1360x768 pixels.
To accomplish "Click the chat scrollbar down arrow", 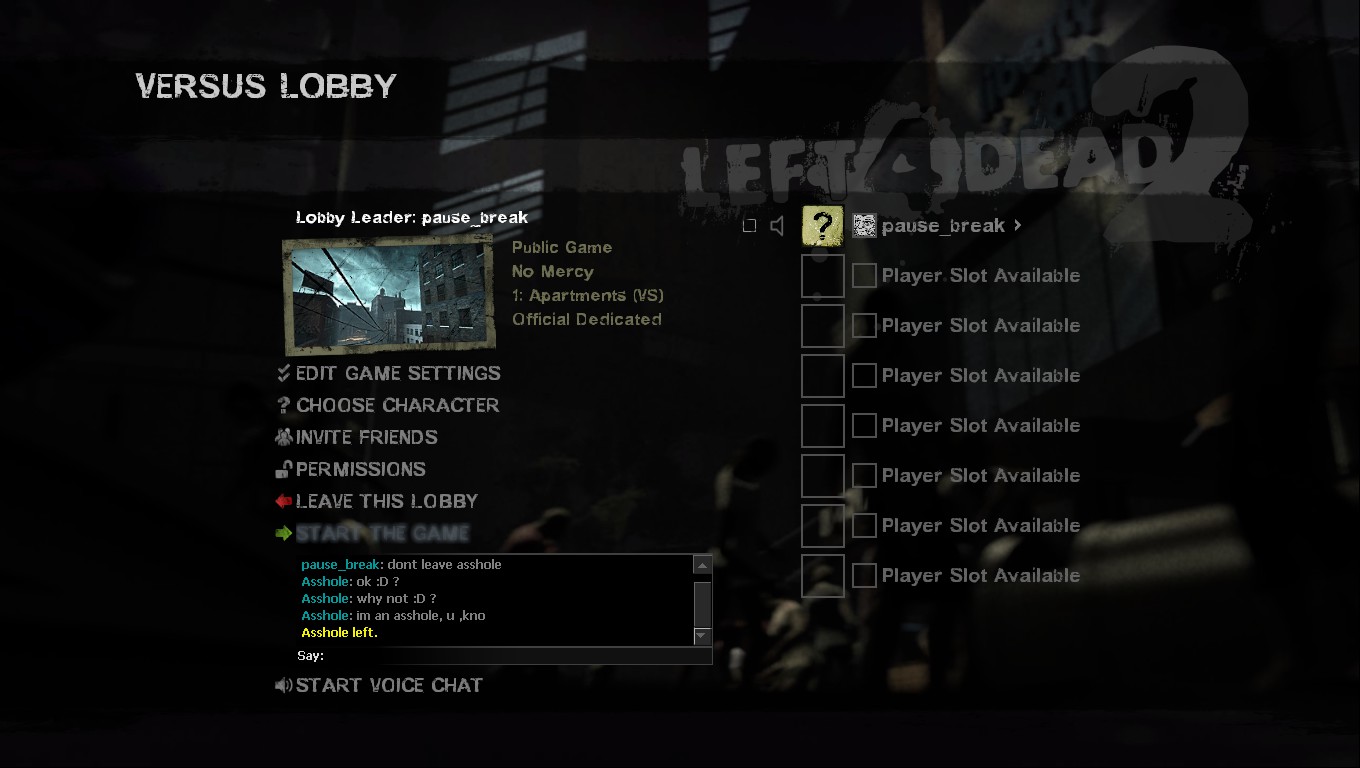I will tap(702, 635).
